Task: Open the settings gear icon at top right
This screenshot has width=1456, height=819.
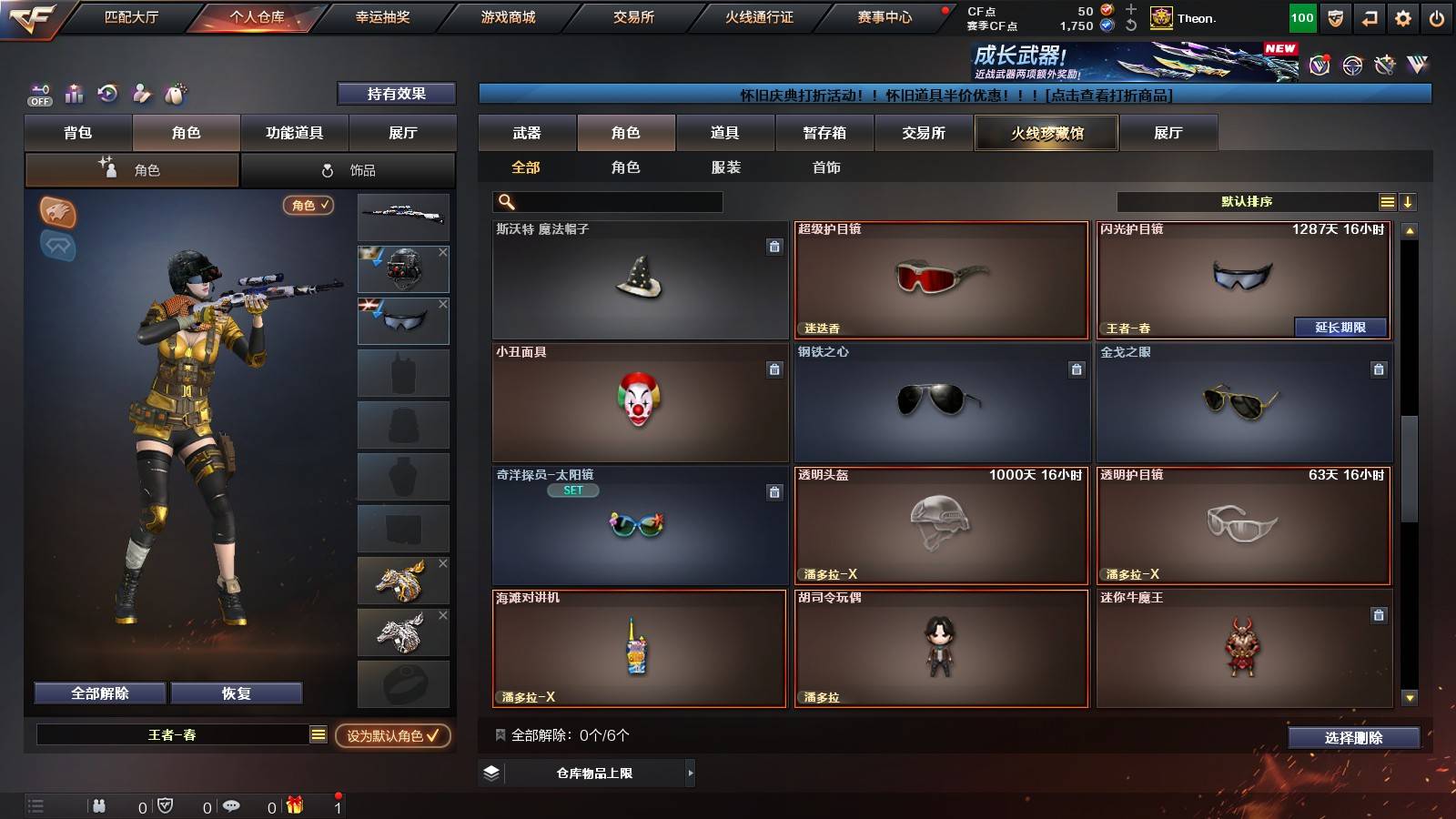Action: (1402, 15)
